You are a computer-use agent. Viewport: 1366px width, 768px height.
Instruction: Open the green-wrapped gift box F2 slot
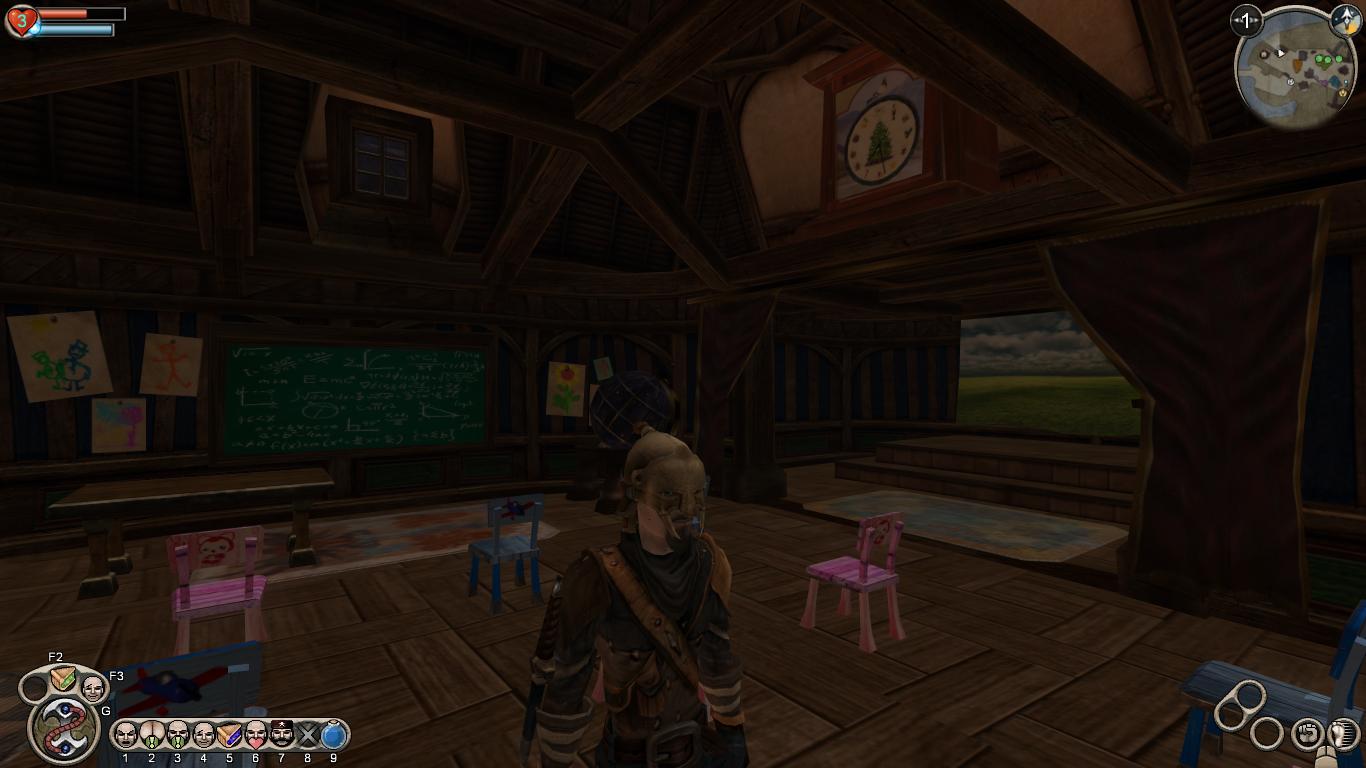coord(63,679)
